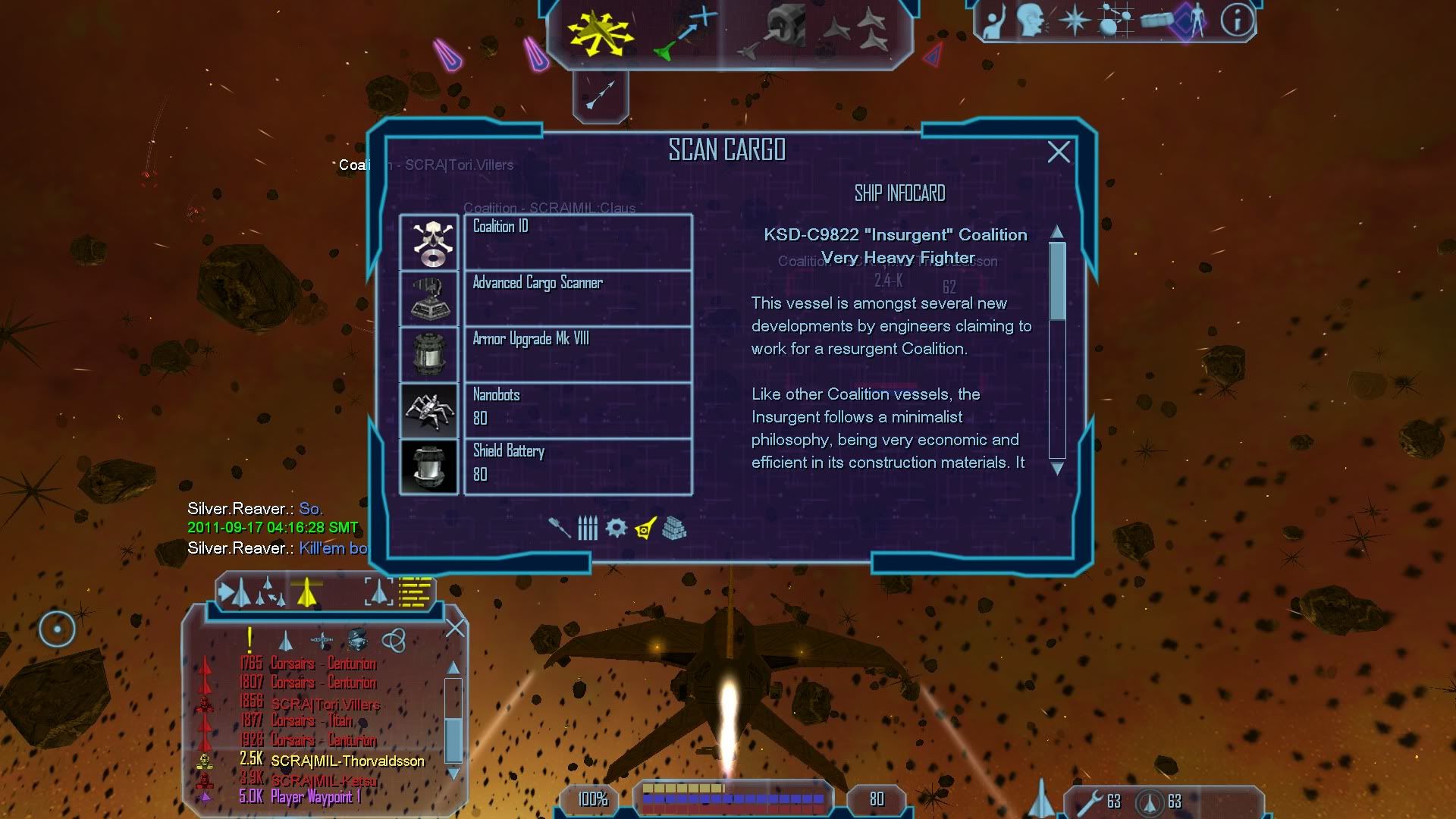Select the Coalition ID cargo row
This screenshot has height=819, width=1456.
pos(577,242)
